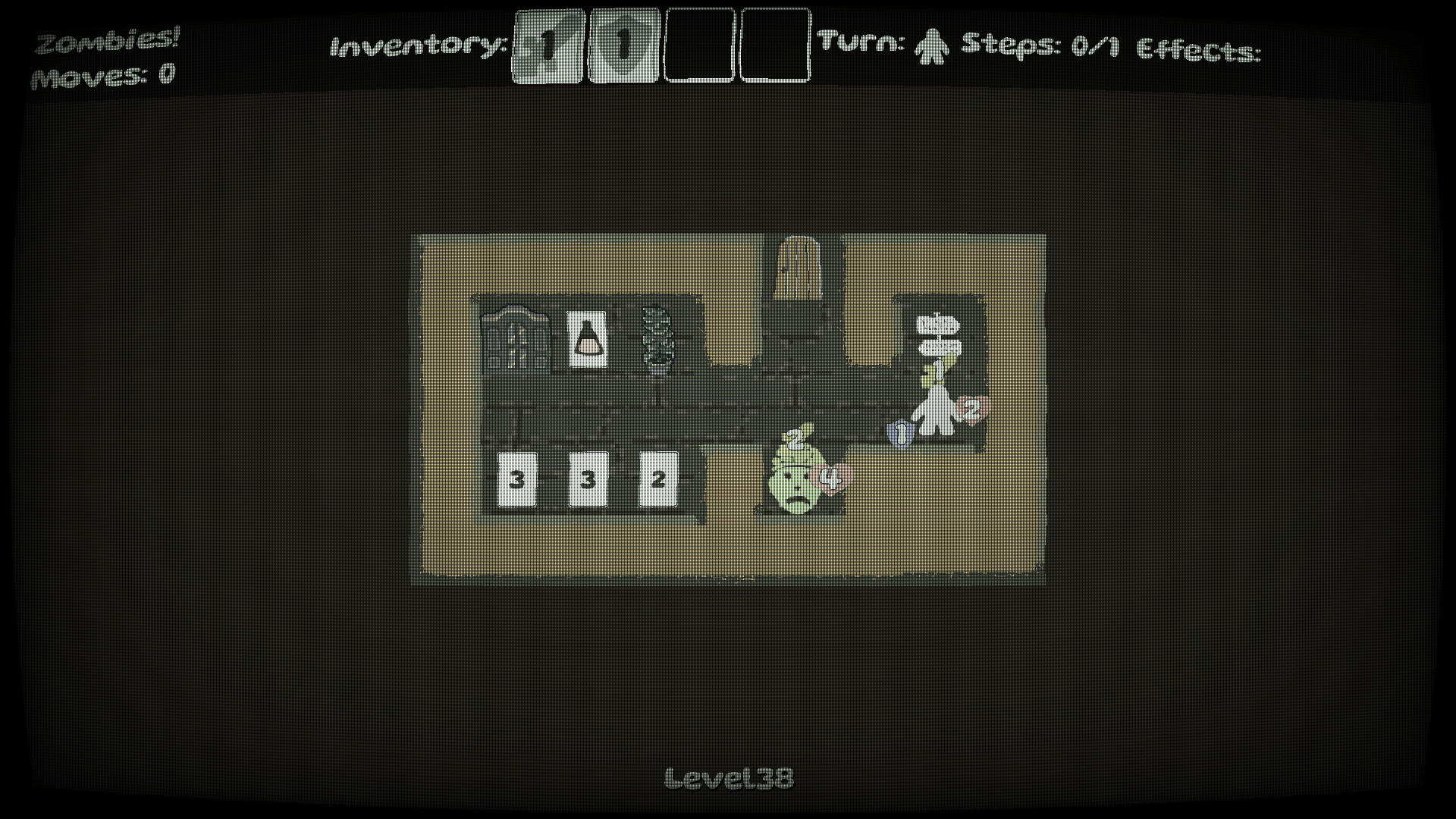The width and height of the screenshot is (1456, 819).
Task: Pick up the card numbered 2 on the floor
Action: coord(658,478)
